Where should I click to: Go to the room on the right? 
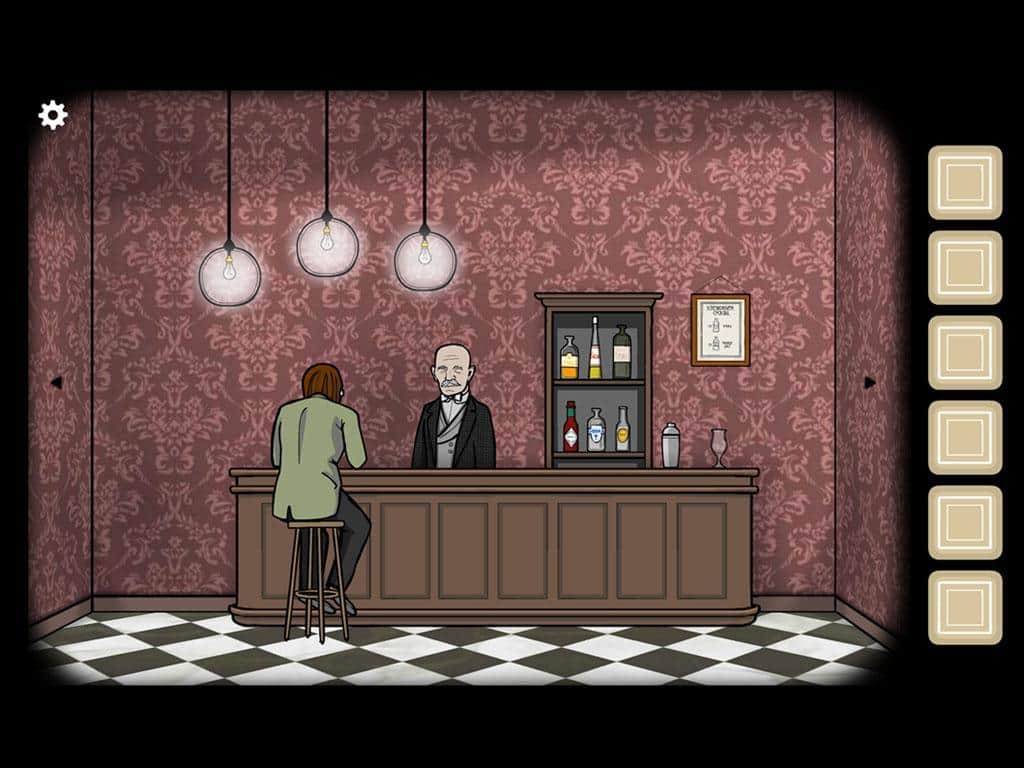[869, 382]
